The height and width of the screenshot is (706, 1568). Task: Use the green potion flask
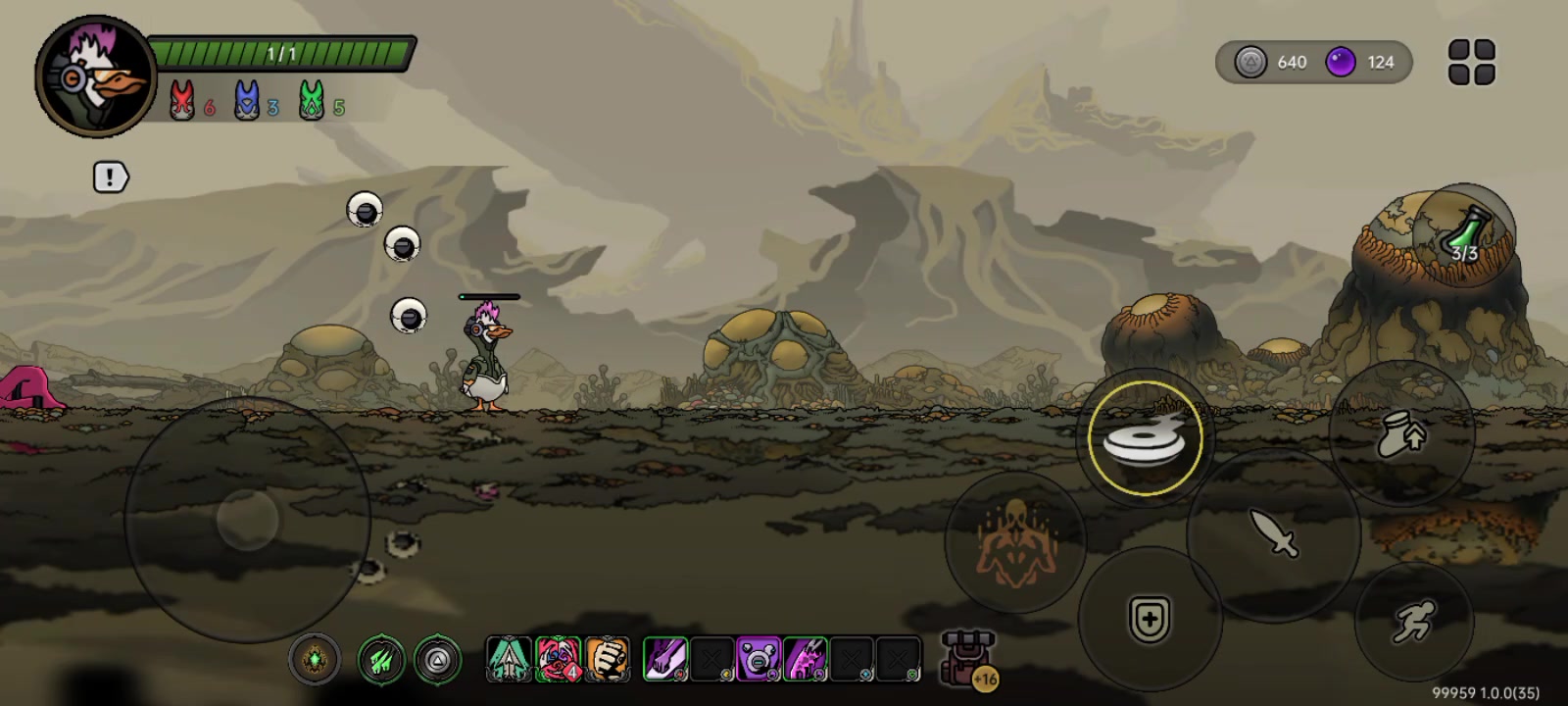point(1465,235)
